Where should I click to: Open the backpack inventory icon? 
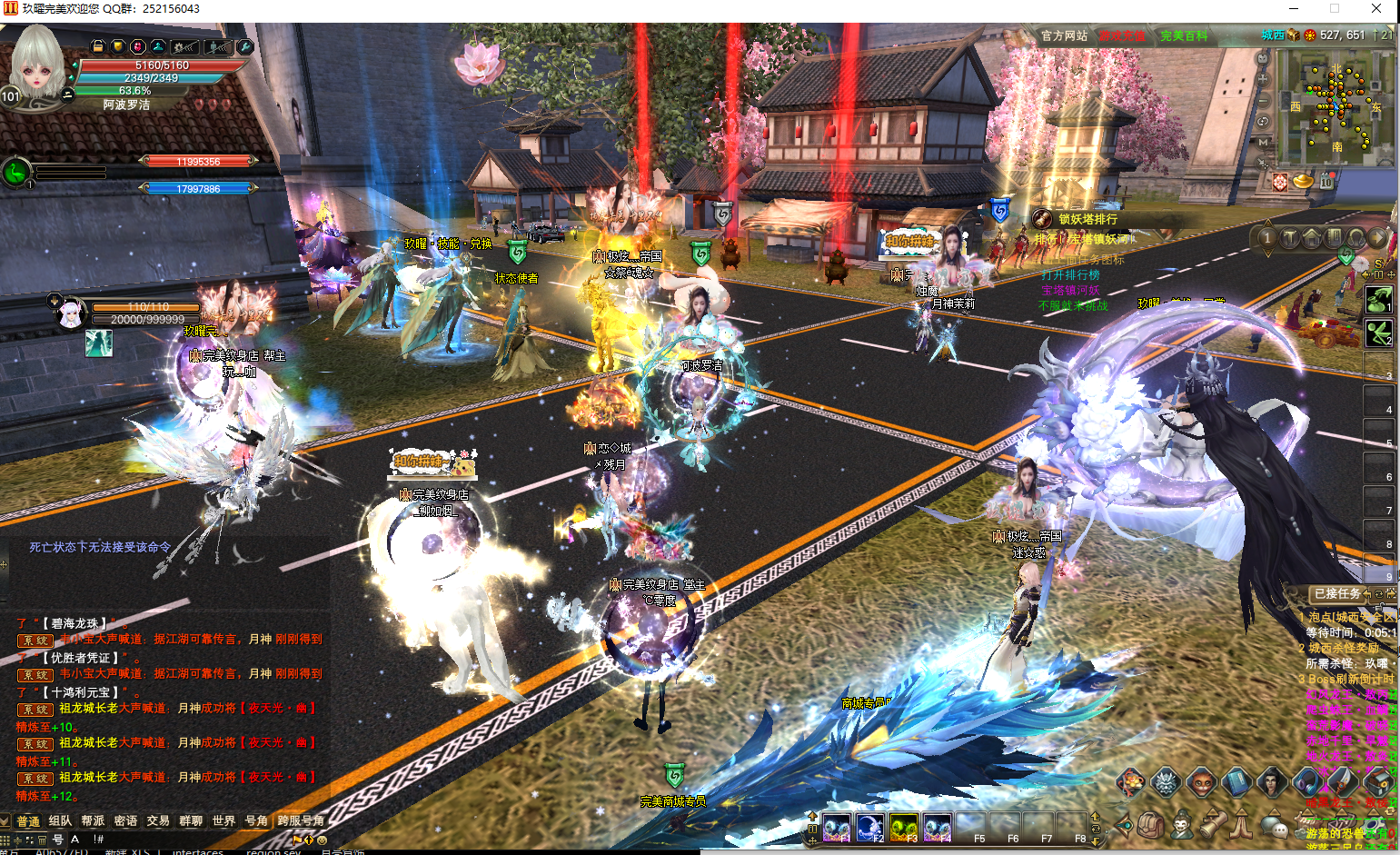pos(1151,825)
